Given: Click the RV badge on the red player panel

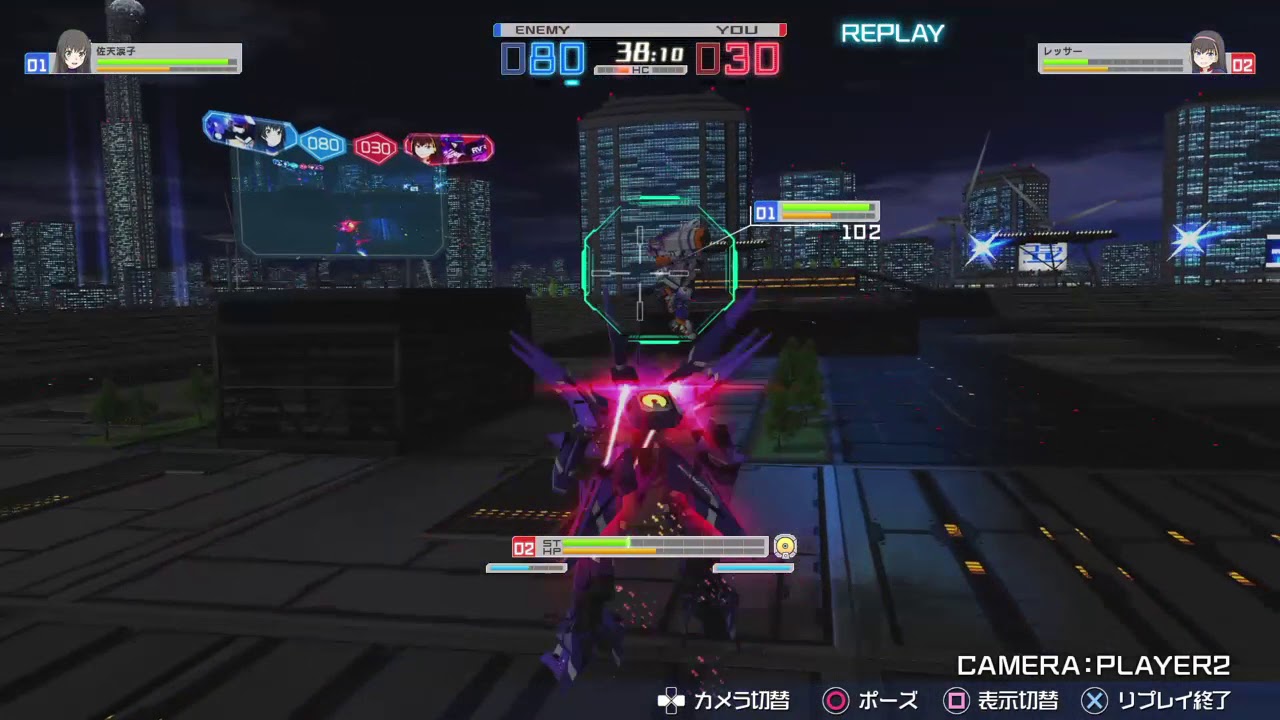Looking at the screenshot, I should tap(478, 148).
